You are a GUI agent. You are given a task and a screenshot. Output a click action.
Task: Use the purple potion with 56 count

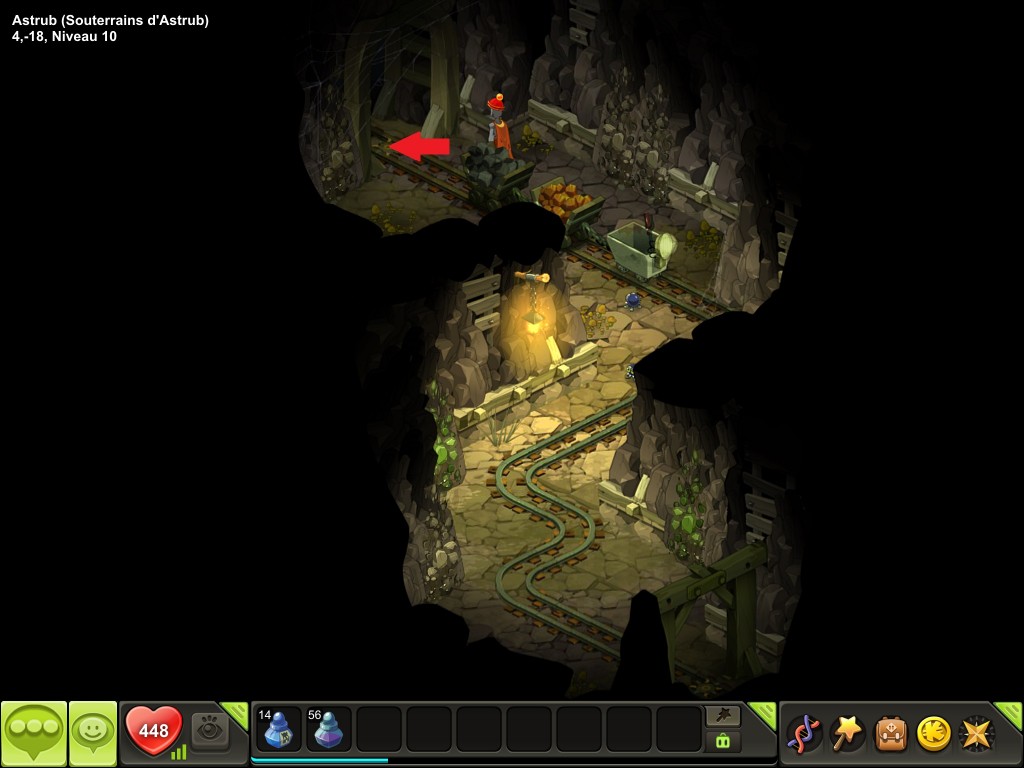[x=329, y=729]
